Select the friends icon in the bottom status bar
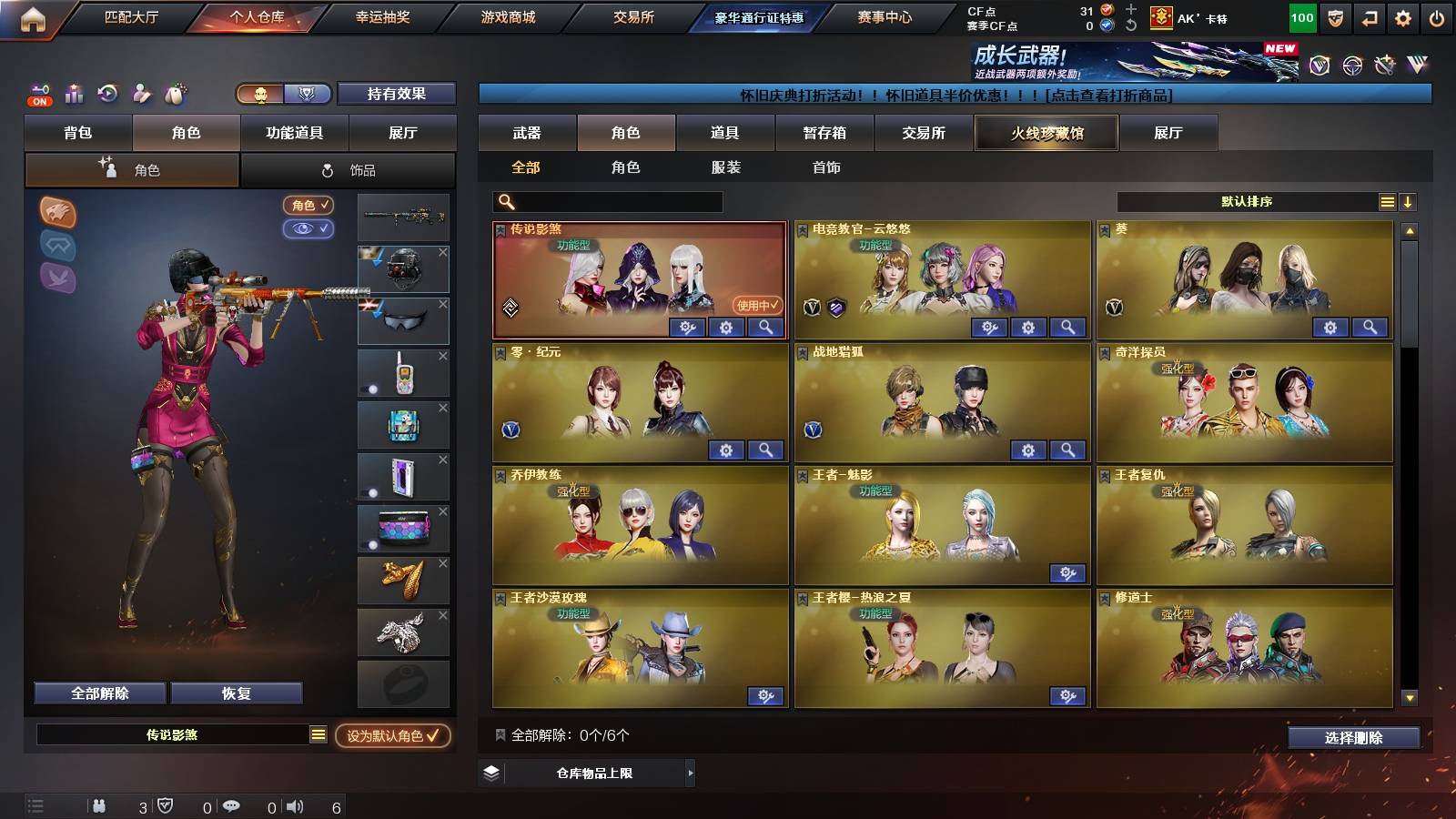 pyautogui.click(x=100, y=806)
